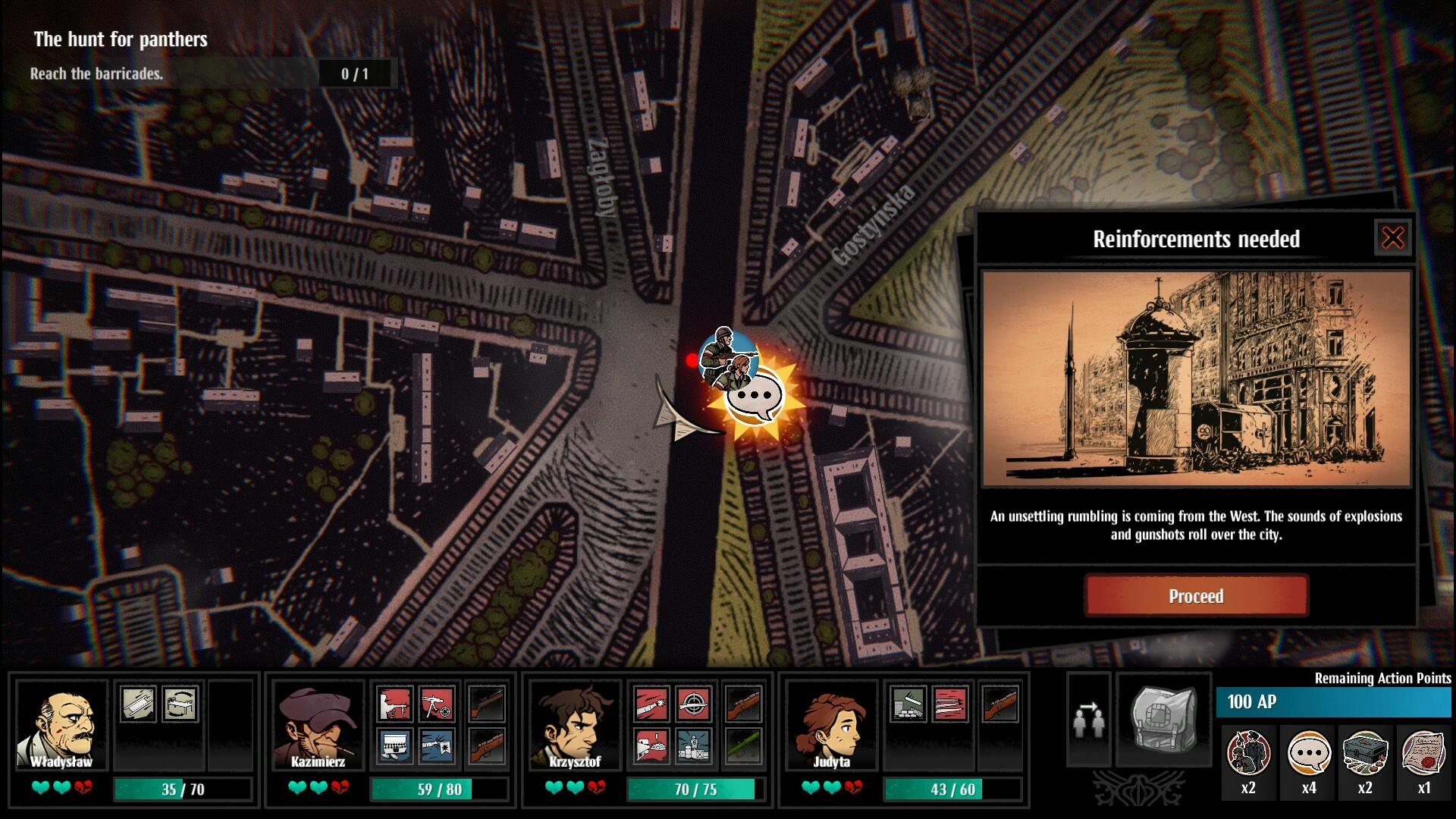Select Krzysztof's melee strike skill icon
1456x819 pixels.
click(653, 704)
